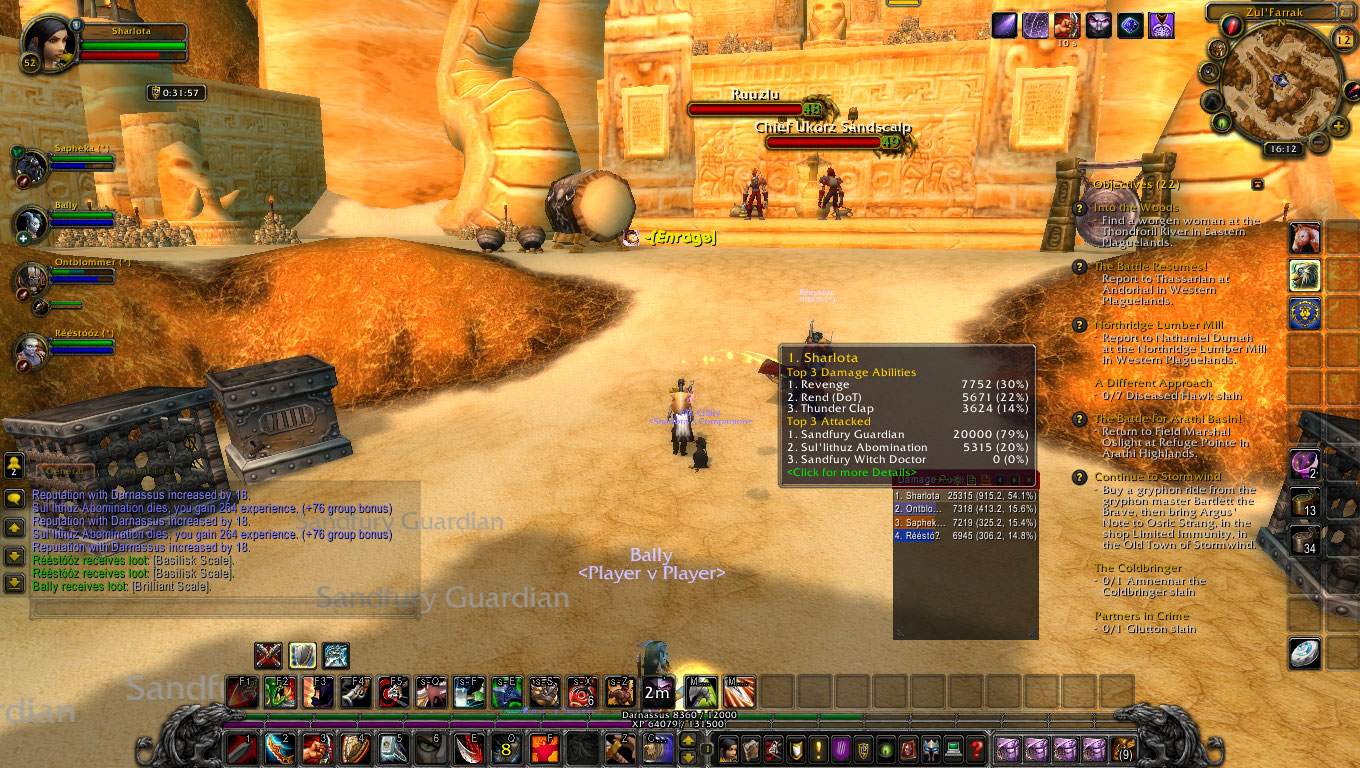Image resolution: width=1360 pixels, height=768 pixels.
Task: Target party member Réëstòóz's portrait
Action: [x=31, y=349]
